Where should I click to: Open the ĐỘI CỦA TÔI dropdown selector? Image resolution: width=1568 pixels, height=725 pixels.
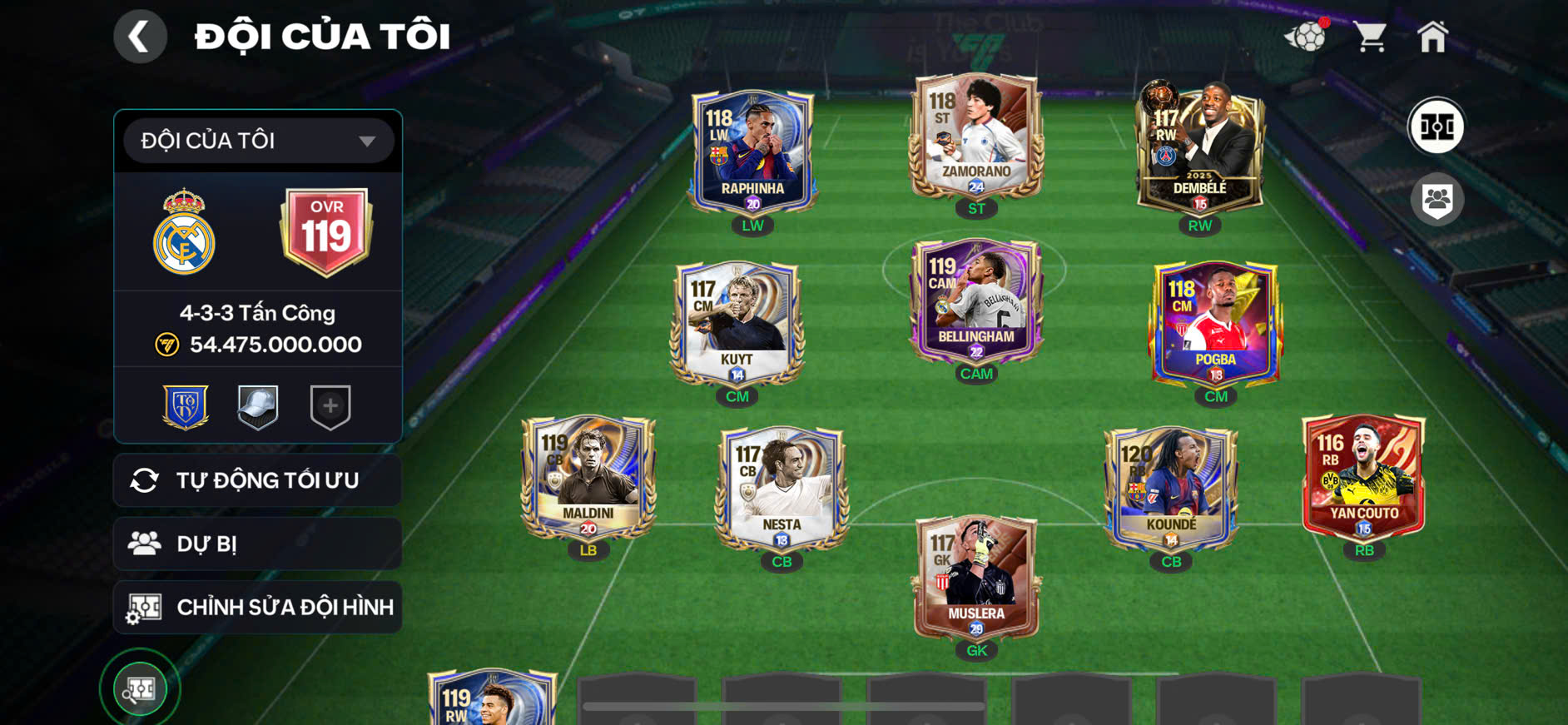(x=257, y=141)
